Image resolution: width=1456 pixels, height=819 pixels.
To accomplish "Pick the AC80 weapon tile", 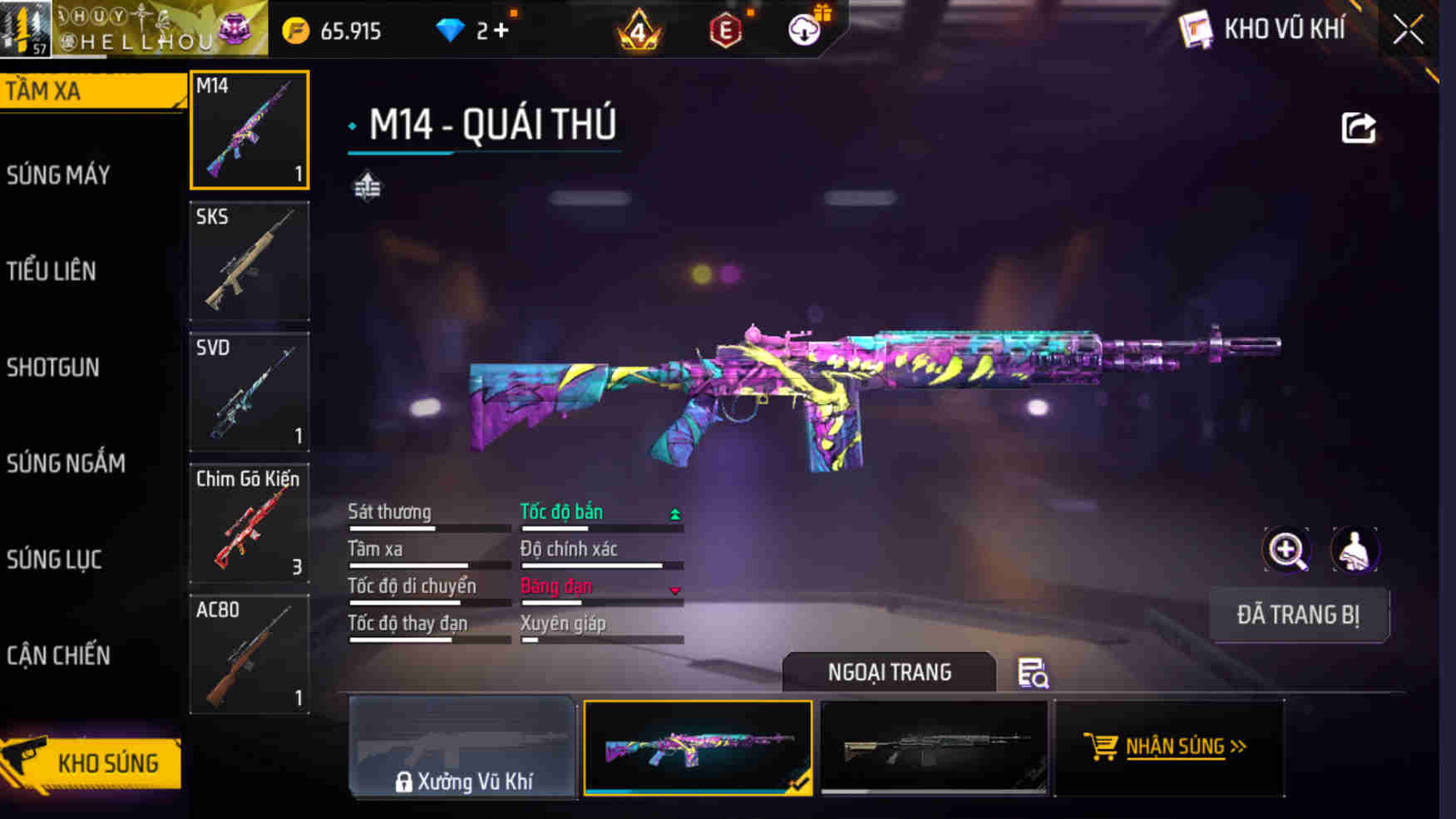I will (249, 654).
